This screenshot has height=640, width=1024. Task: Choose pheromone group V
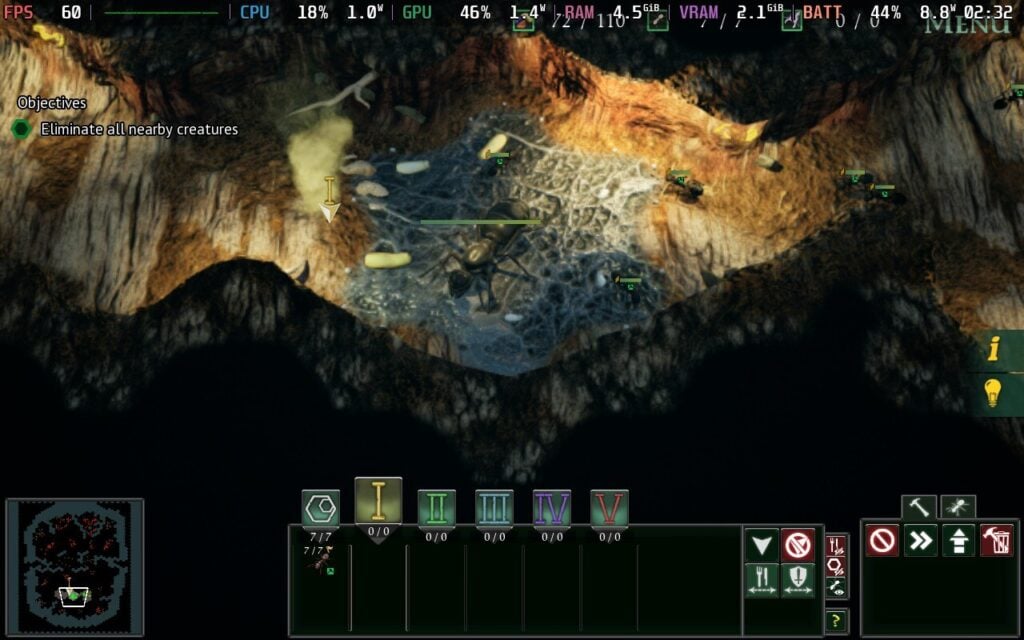point(609,508)
